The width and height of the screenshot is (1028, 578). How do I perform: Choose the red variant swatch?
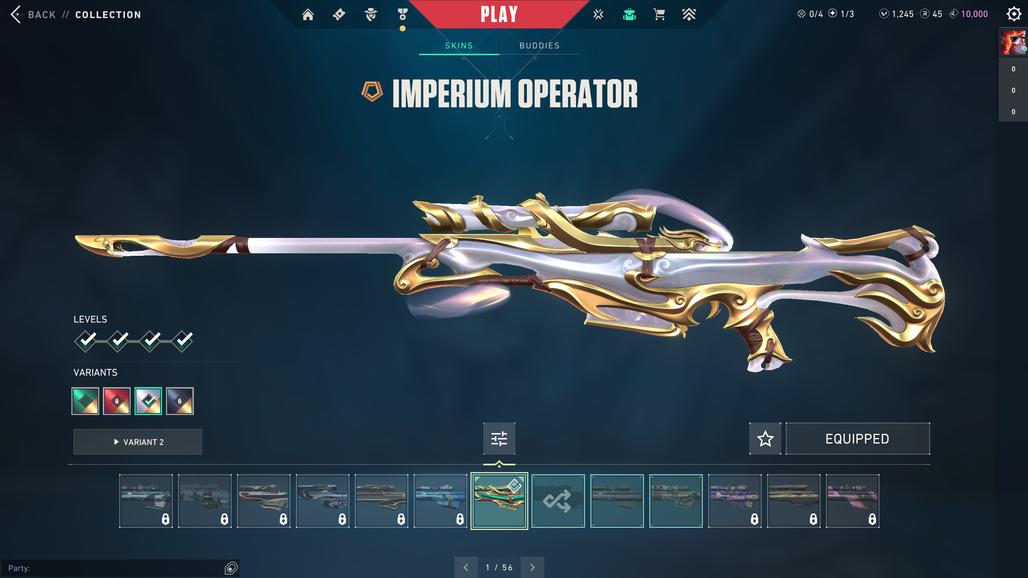pyautogui.click(x=117, y=401)
